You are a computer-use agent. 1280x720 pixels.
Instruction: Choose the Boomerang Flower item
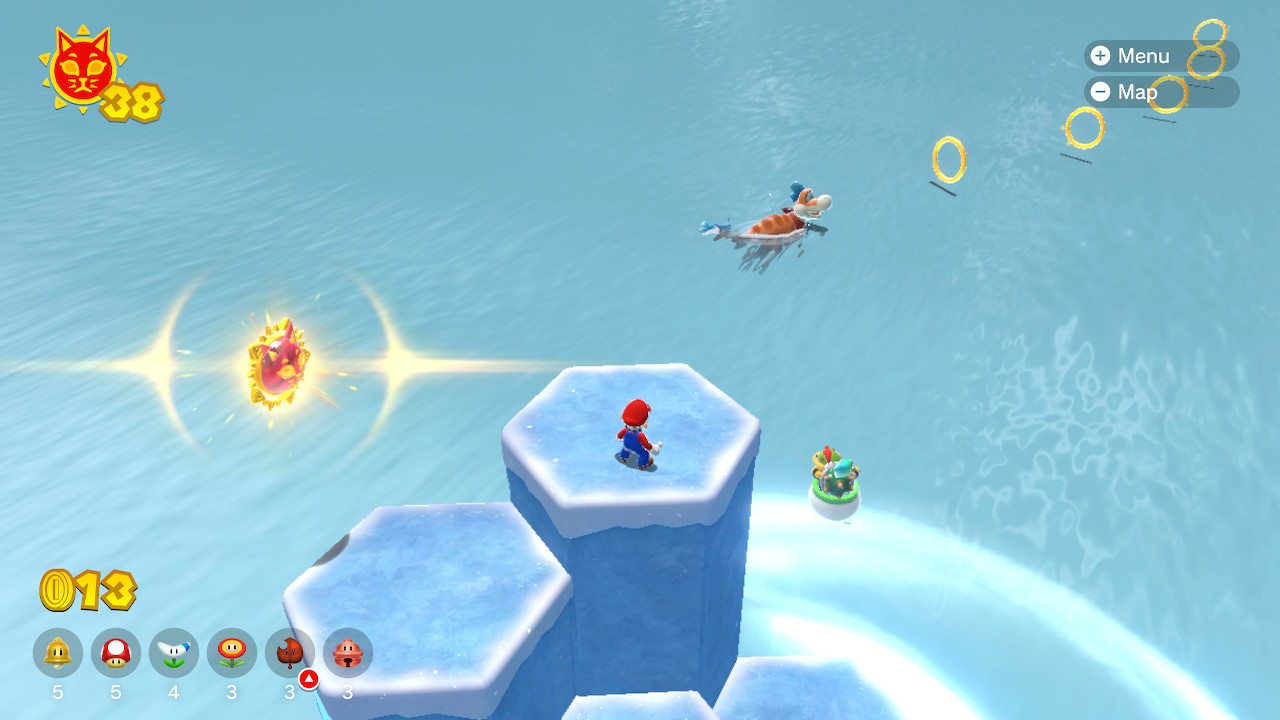(x=174, y=653)
